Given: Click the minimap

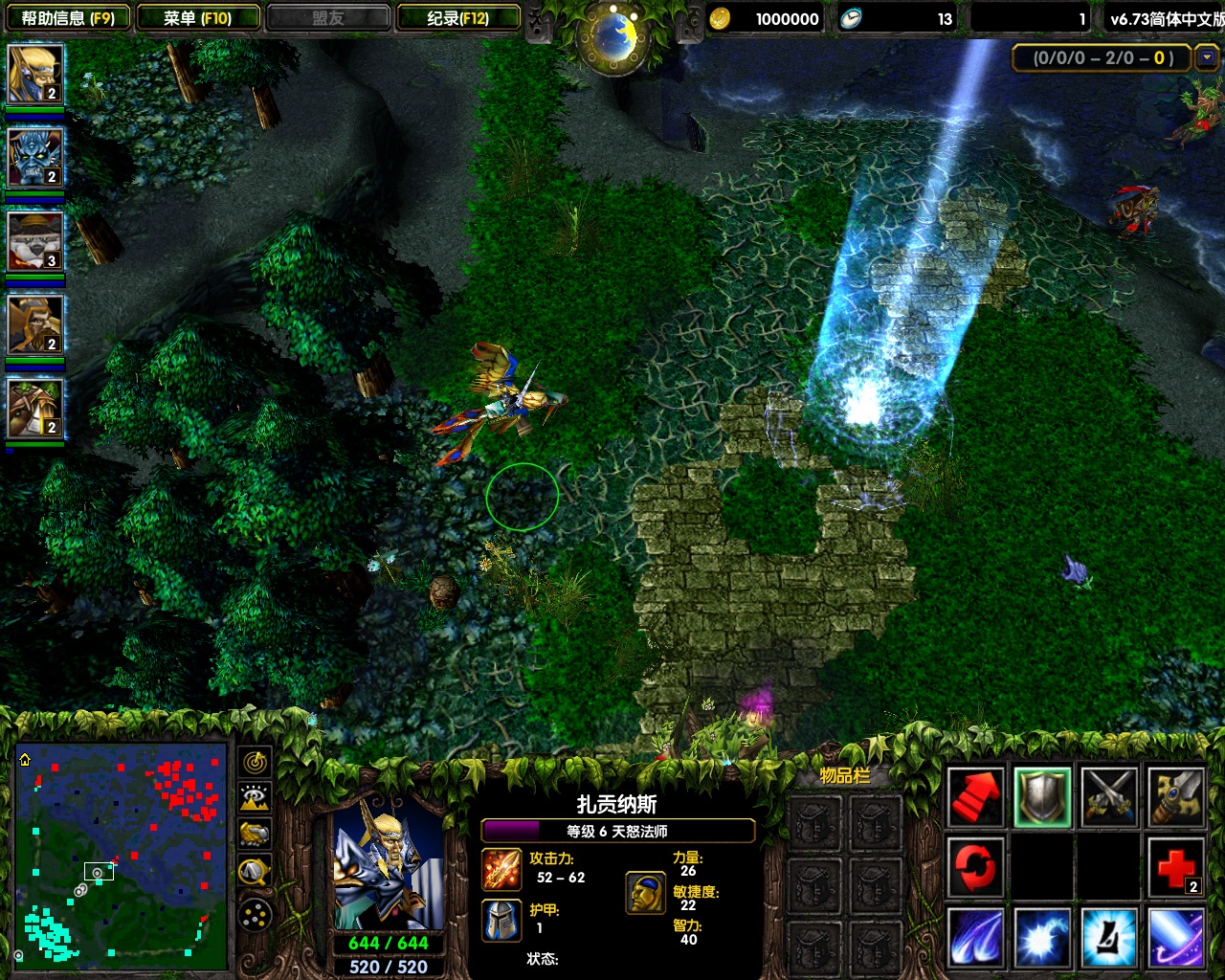Looking at the screenshot, I should 122,853.
